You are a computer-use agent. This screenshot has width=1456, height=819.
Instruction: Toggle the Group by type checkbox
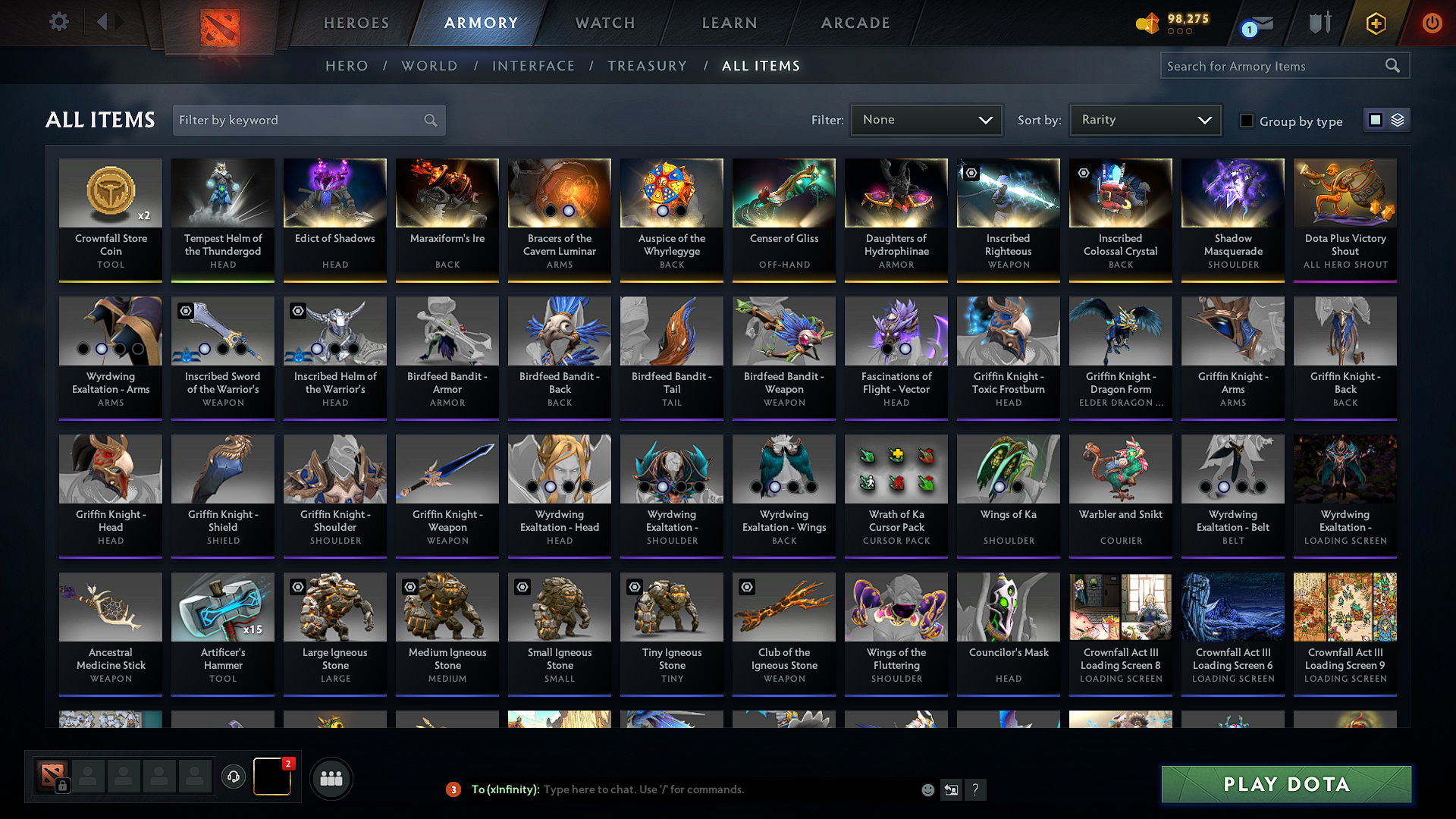pos(1246,120)
